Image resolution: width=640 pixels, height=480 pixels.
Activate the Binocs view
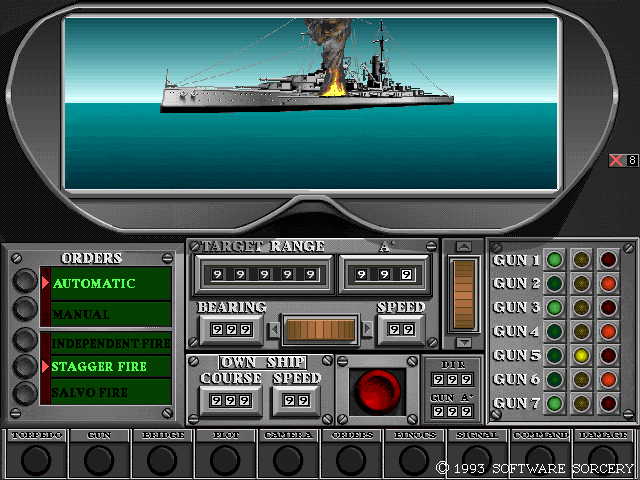(415, 459)
